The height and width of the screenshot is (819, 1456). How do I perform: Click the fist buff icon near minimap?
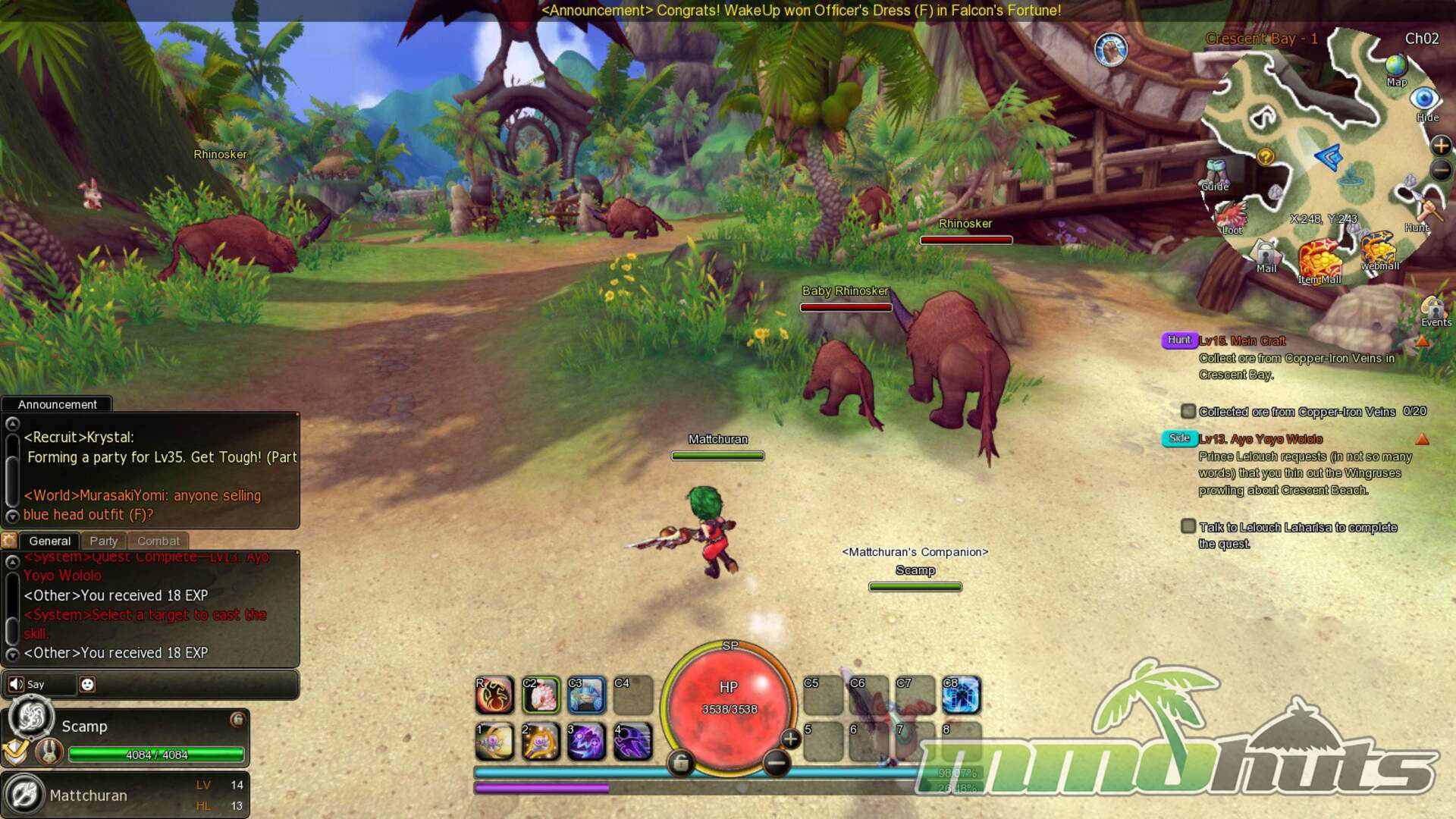[x=1111, y=51]
